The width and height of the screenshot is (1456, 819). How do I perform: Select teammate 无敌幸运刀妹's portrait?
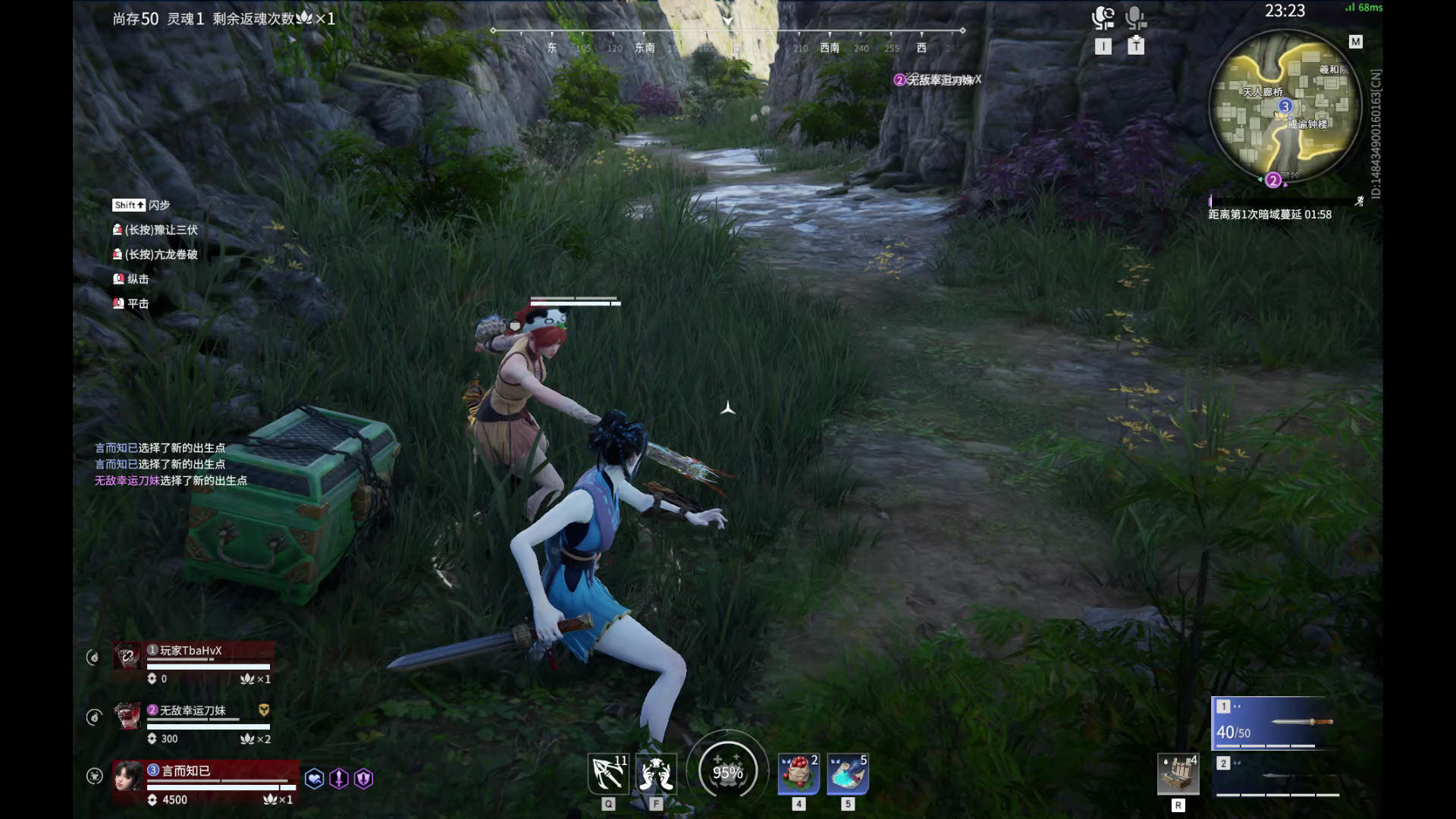127,715
